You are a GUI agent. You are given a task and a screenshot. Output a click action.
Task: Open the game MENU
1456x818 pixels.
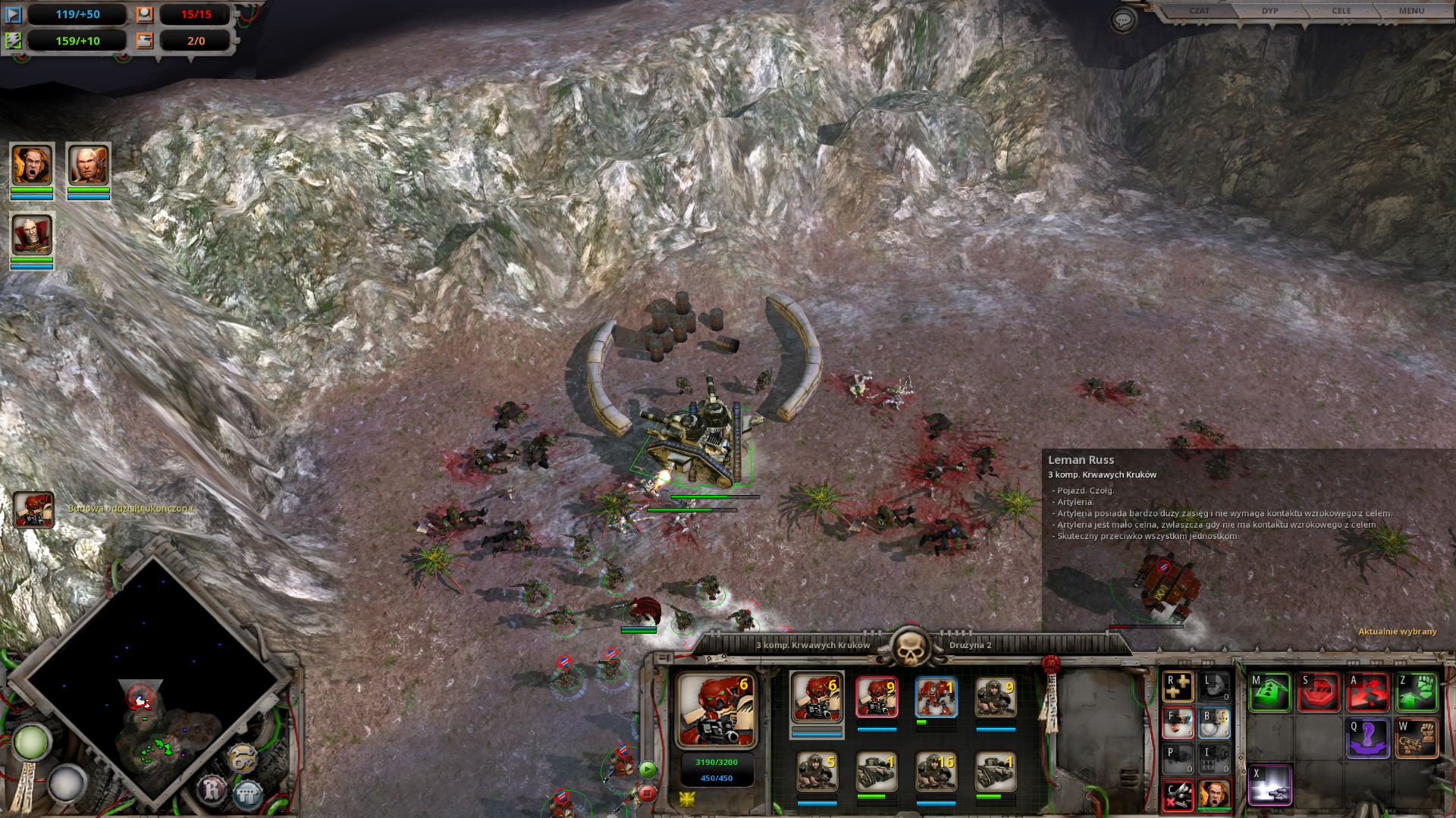[x=1411, y=11]
